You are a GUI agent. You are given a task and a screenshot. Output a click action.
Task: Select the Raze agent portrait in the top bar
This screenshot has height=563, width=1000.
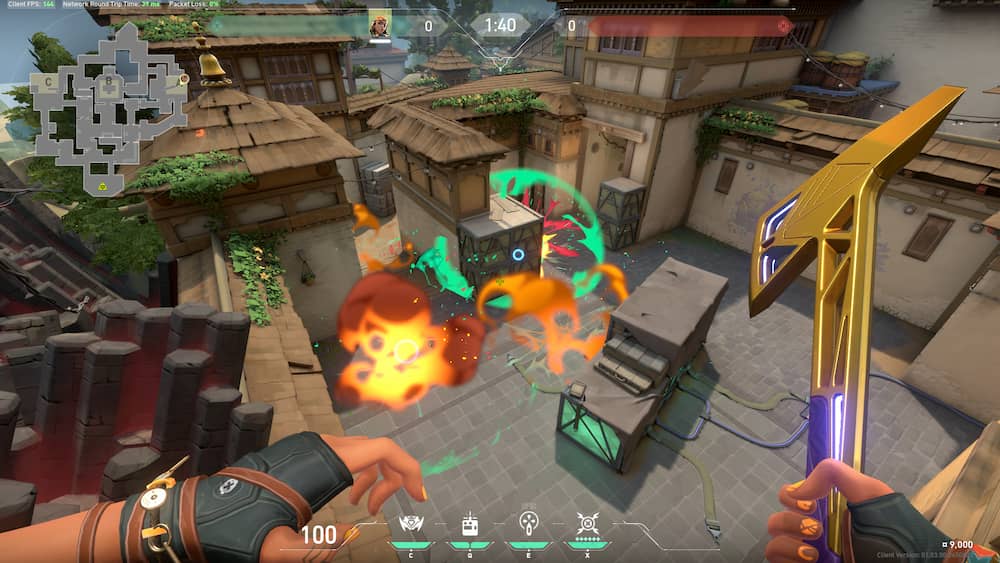[x=380, y=26]
